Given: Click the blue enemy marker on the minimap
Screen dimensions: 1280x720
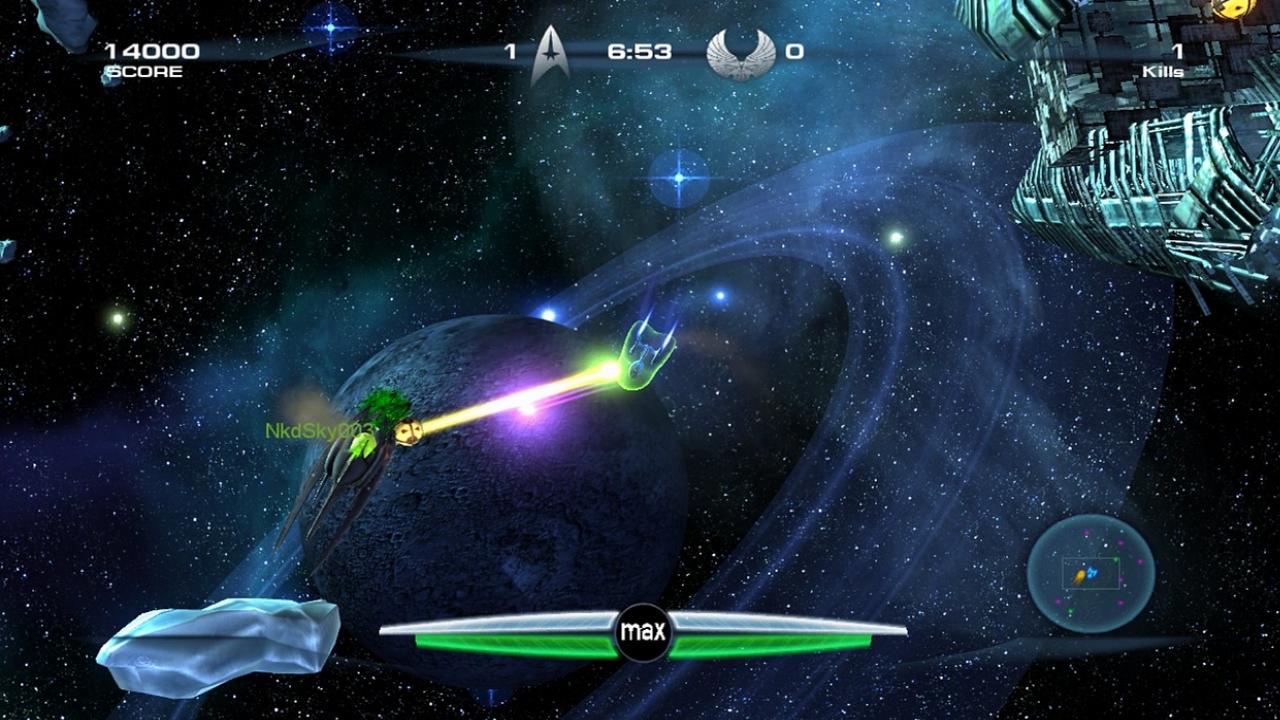Looking at the screenshot, I should [1092, 573].
